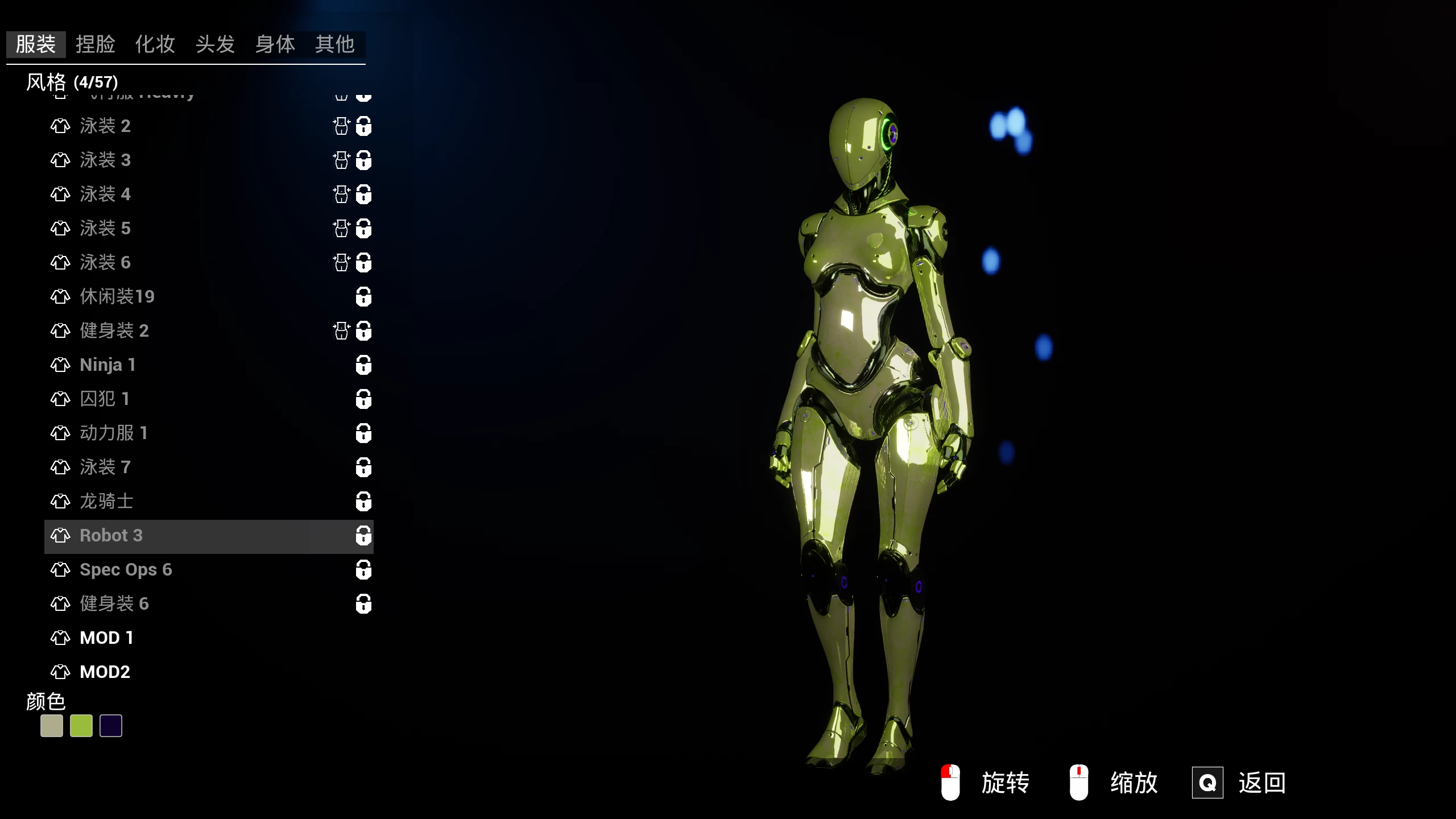This screenshot has width=1456, height=819.
Task: Select the 动力服 1 outfit
Action: [x=114, y=433]
